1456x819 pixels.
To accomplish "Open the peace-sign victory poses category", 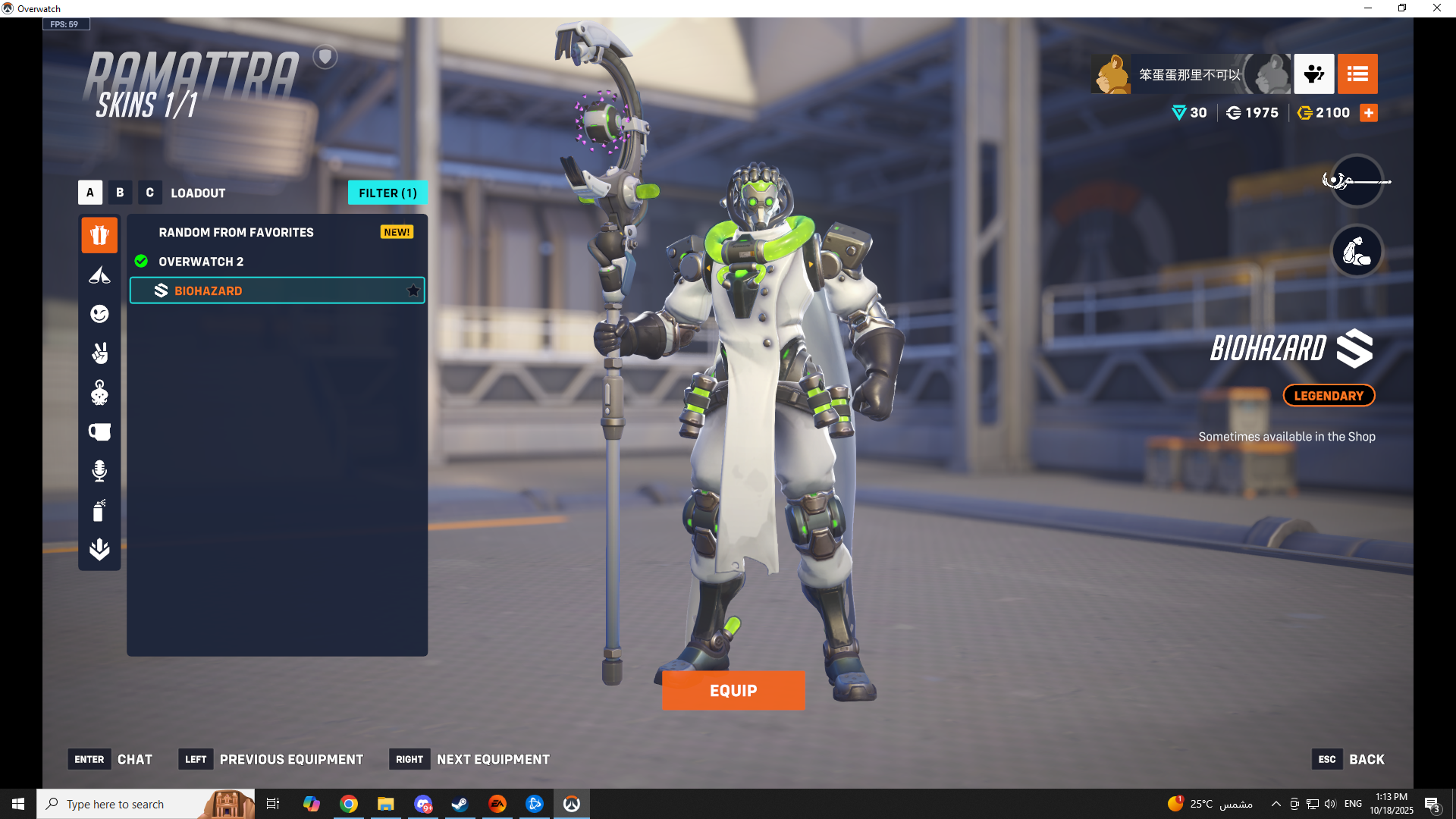I will (99, 353).
